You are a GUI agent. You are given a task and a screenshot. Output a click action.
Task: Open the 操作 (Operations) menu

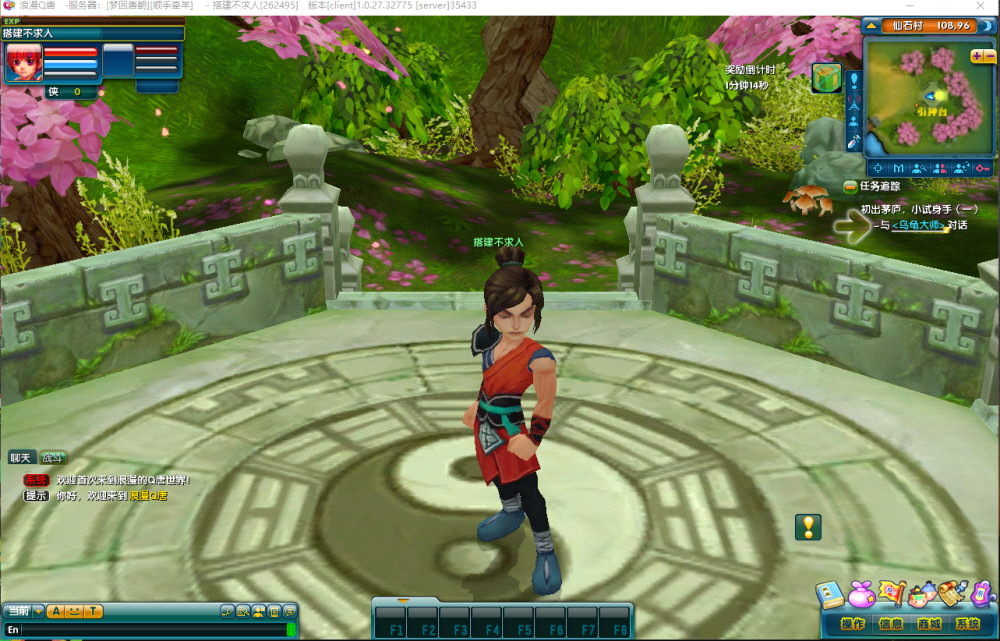point(853,625)
